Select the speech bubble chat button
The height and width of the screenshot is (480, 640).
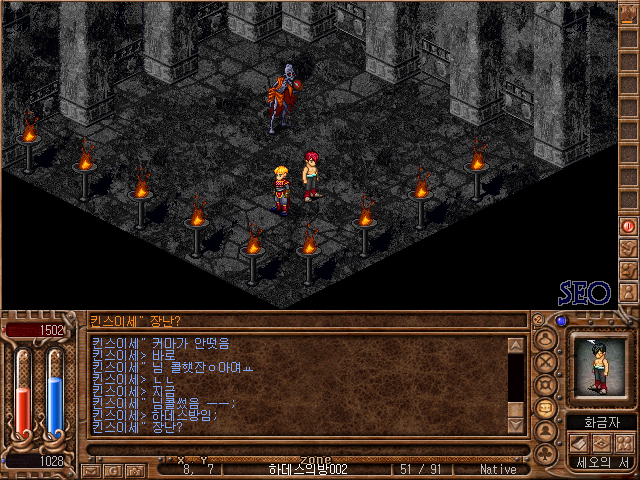tap(546, 409)
